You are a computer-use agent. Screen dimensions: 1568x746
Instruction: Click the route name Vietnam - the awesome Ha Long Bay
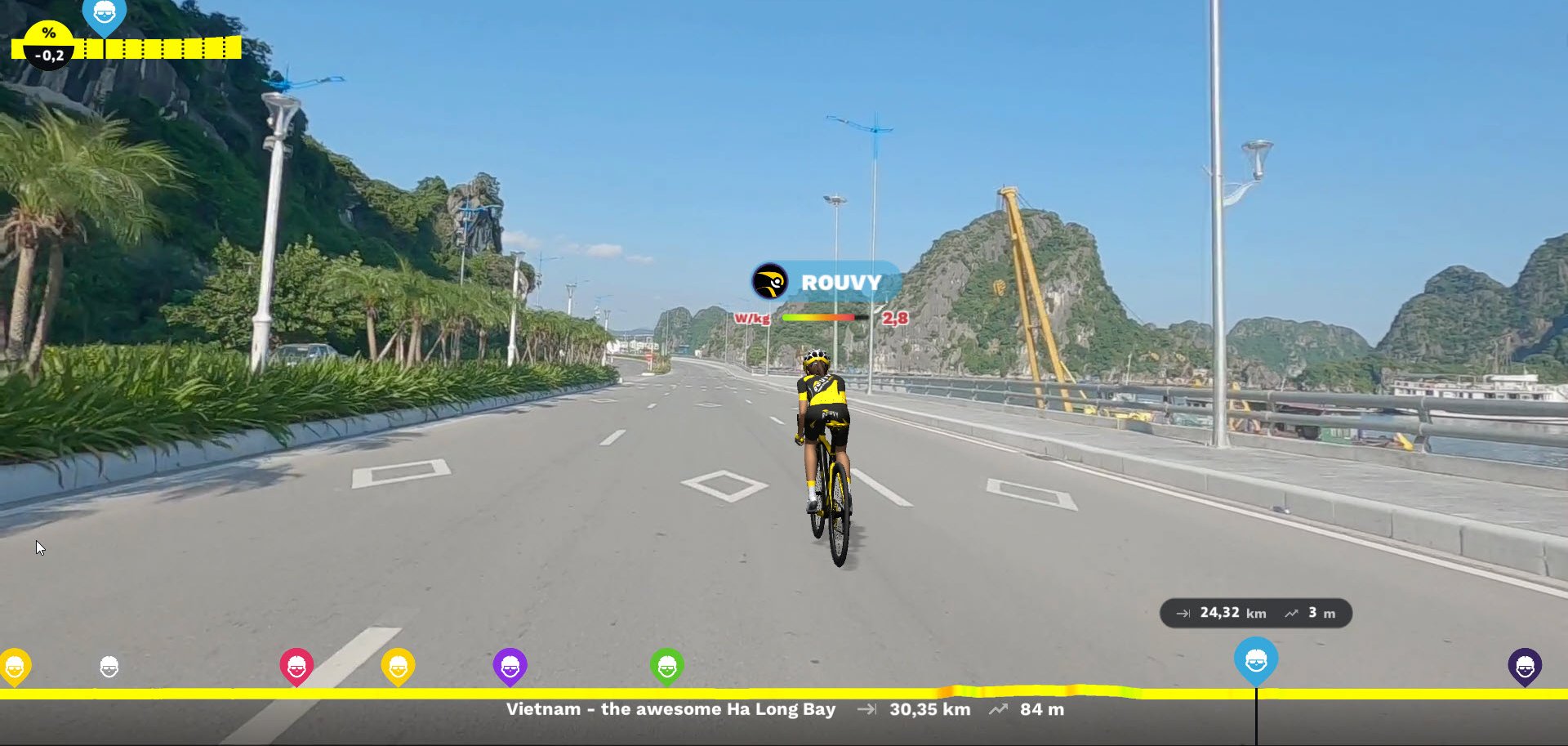point(671,709)
